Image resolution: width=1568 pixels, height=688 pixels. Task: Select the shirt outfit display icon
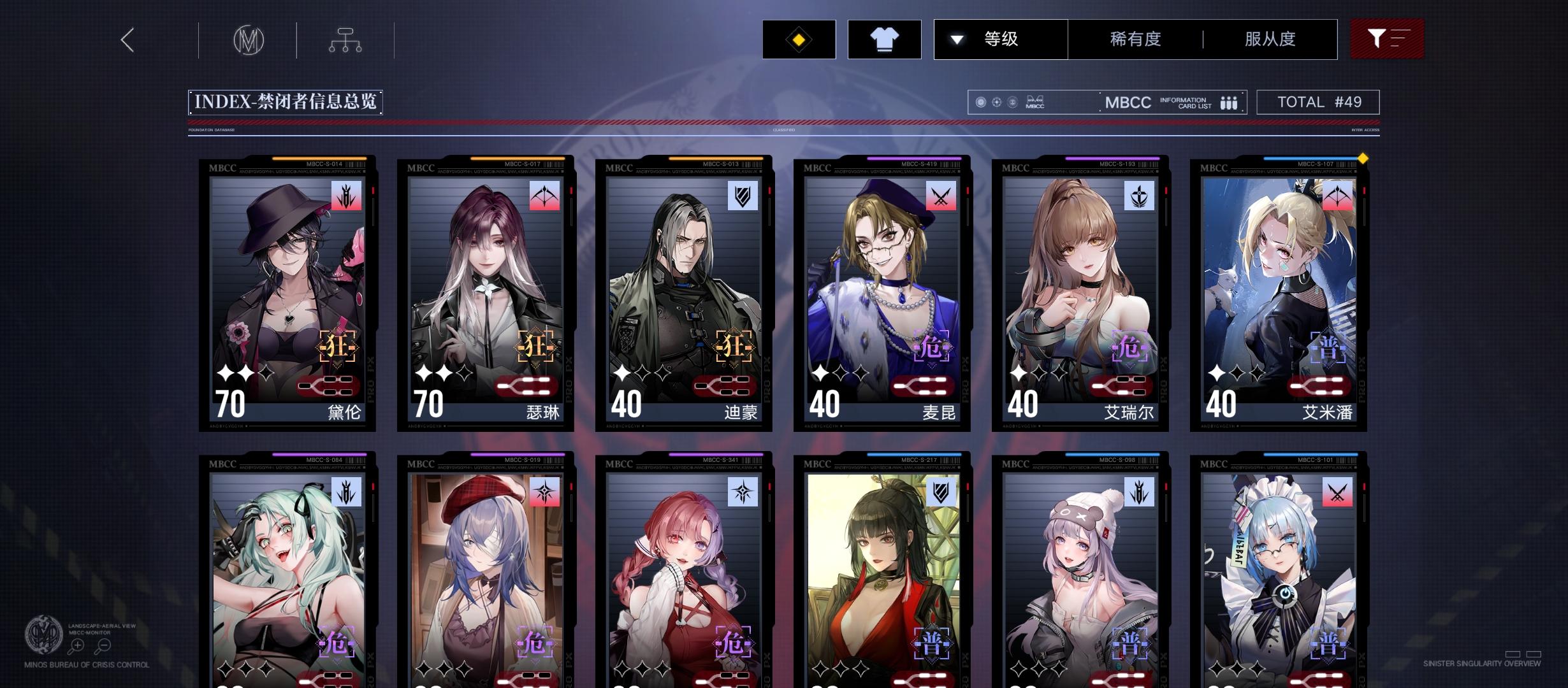(x=885, y=39)
